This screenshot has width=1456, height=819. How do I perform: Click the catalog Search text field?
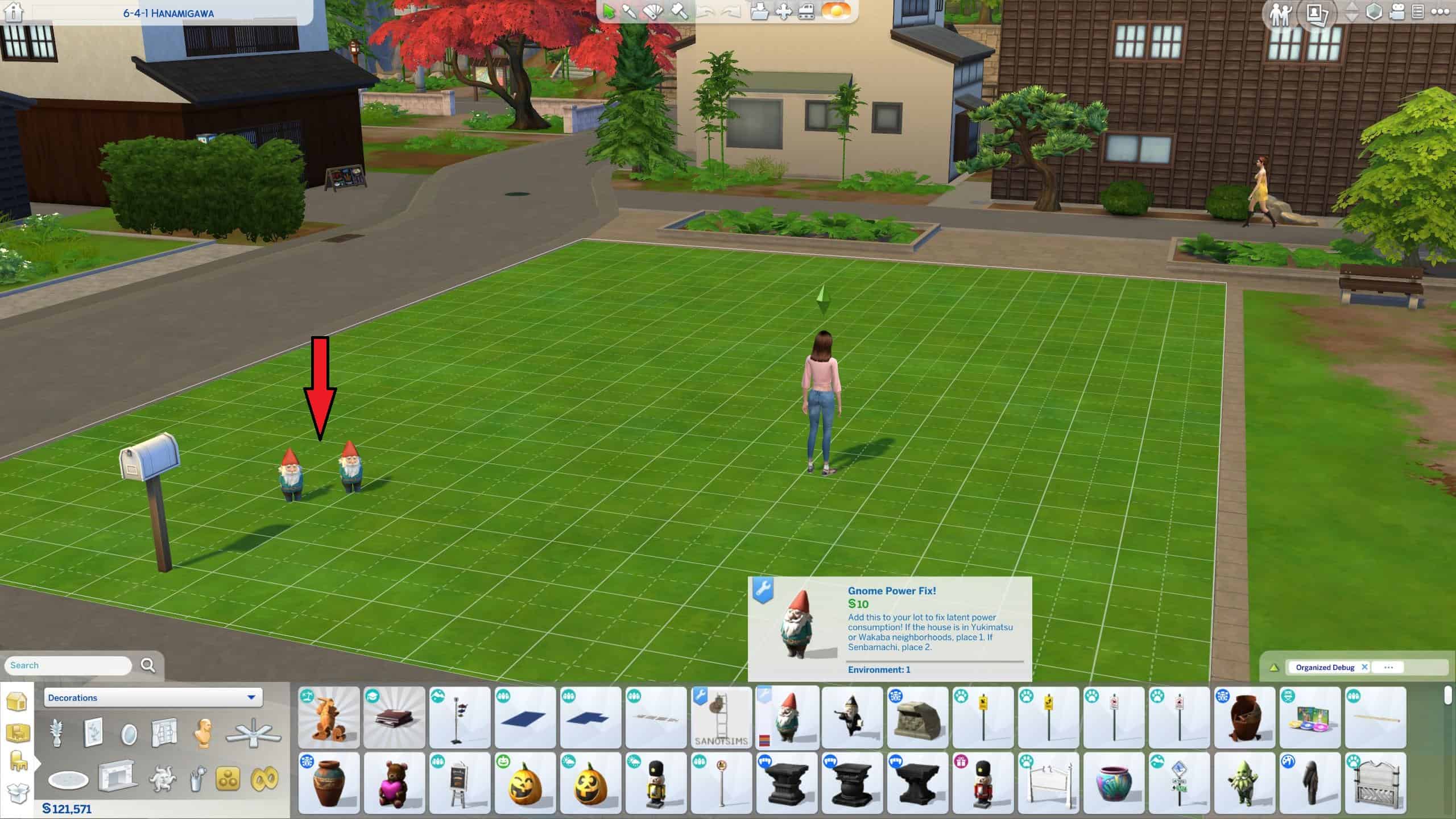pos(68,665)
